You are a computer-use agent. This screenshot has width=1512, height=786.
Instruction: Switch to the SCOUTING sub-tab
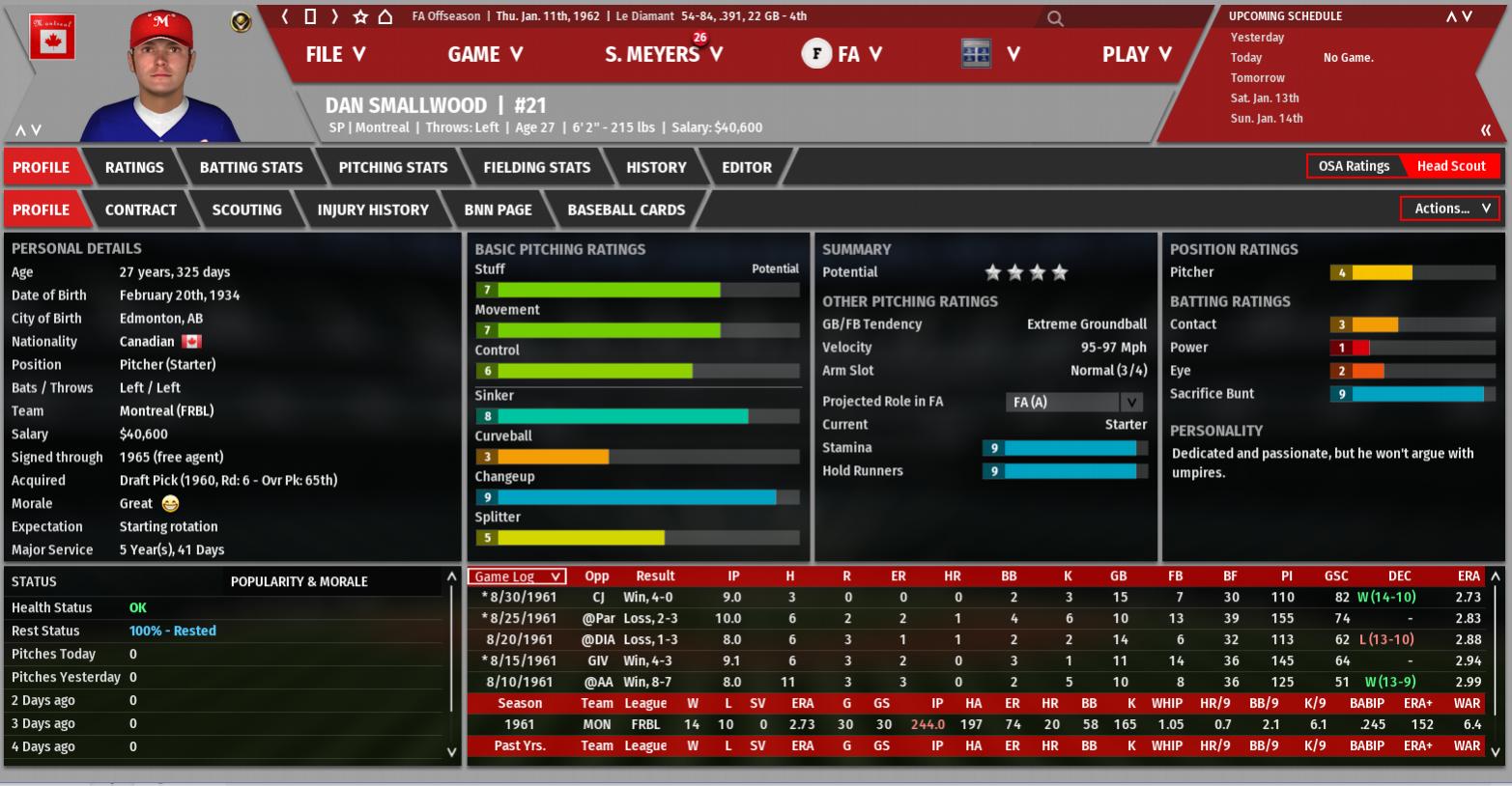pyautogui.click(x=247, y=210)
